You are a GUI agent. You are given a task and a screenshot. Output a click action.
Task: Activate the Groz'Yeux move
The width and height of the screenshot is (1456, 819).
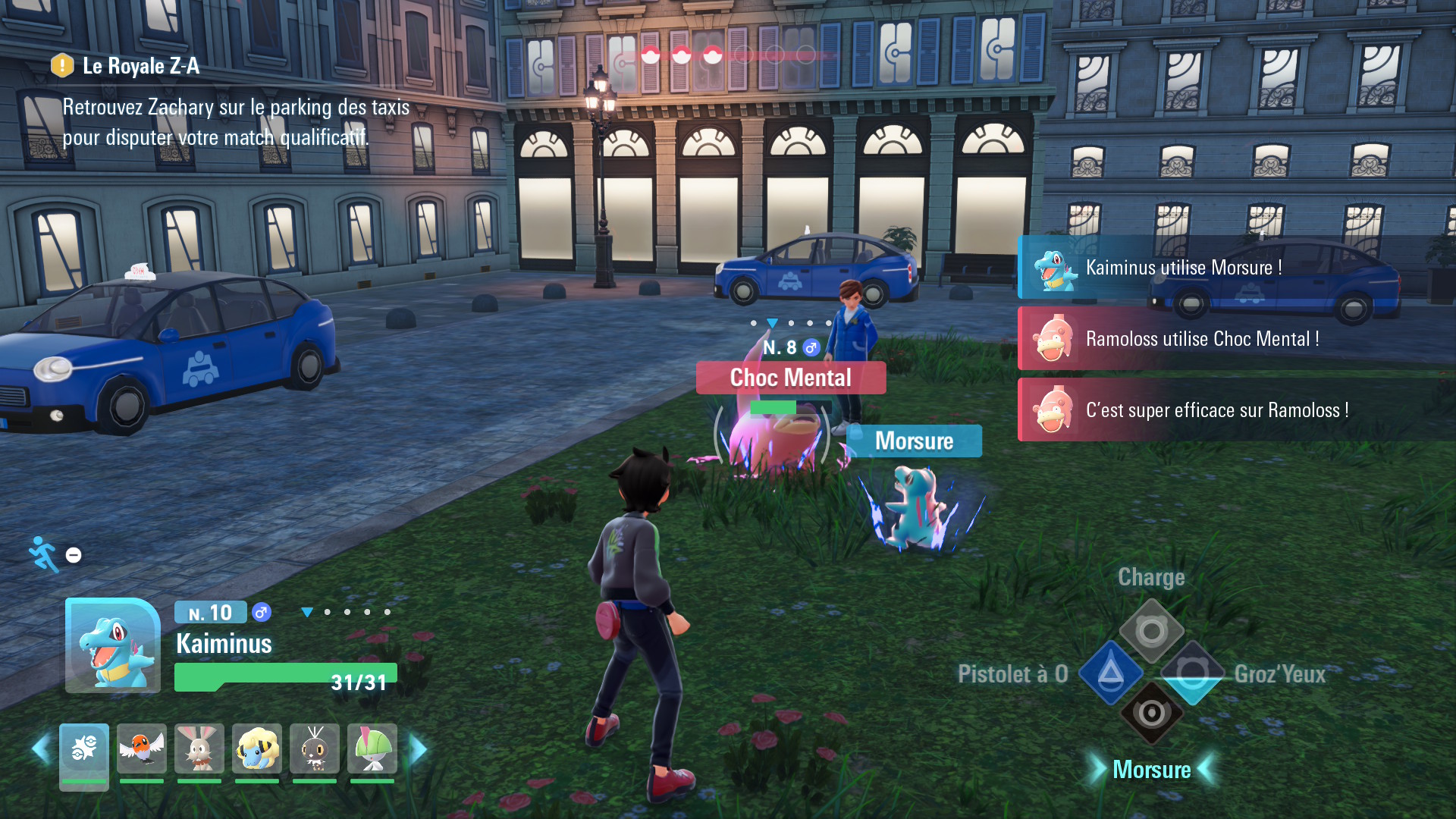pyautogui.click(x=1192, y=673)
